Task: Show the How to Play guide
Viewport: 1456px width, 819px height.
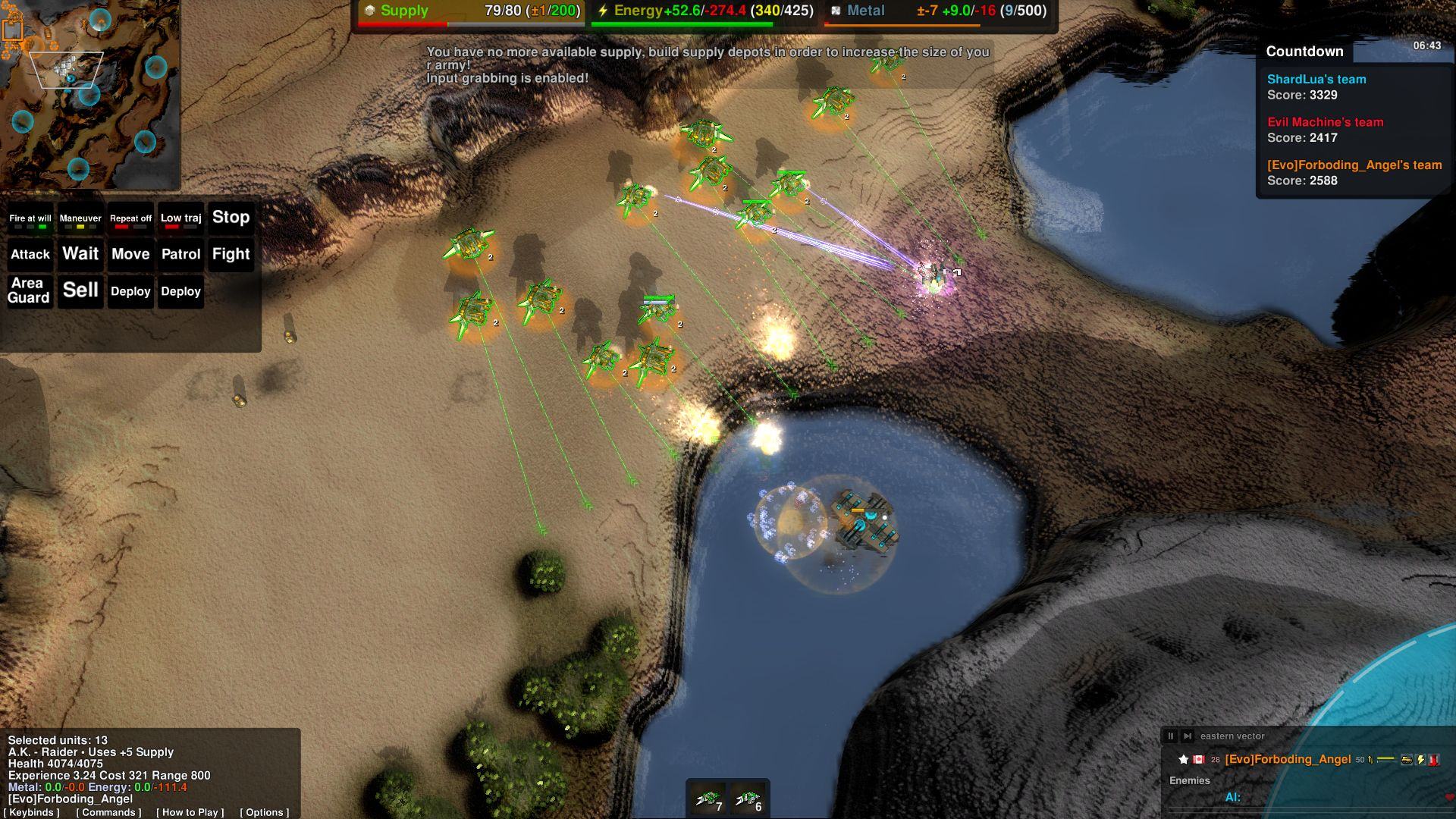Action: [190, 812]
